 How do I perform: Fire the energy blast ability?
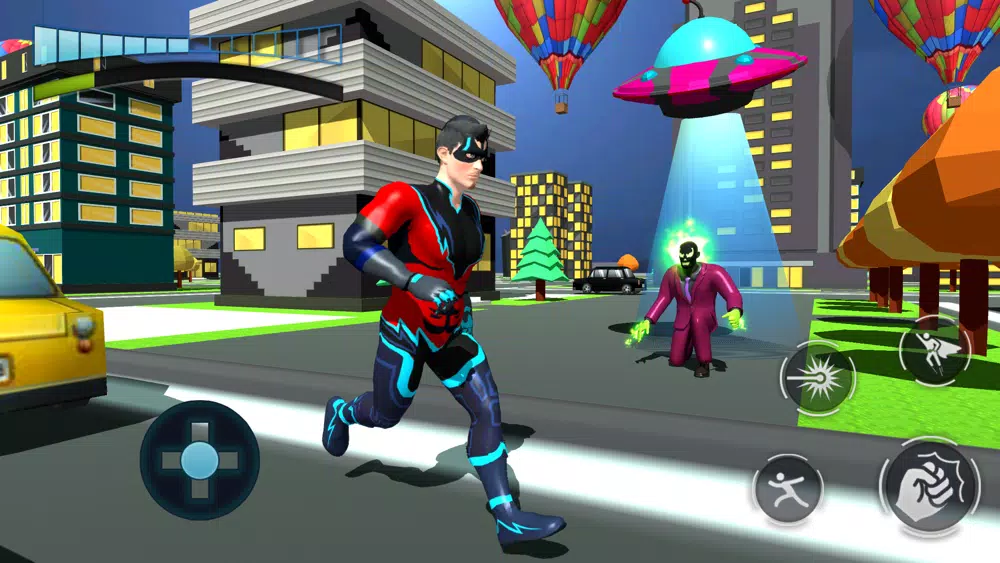click(817, 377)
